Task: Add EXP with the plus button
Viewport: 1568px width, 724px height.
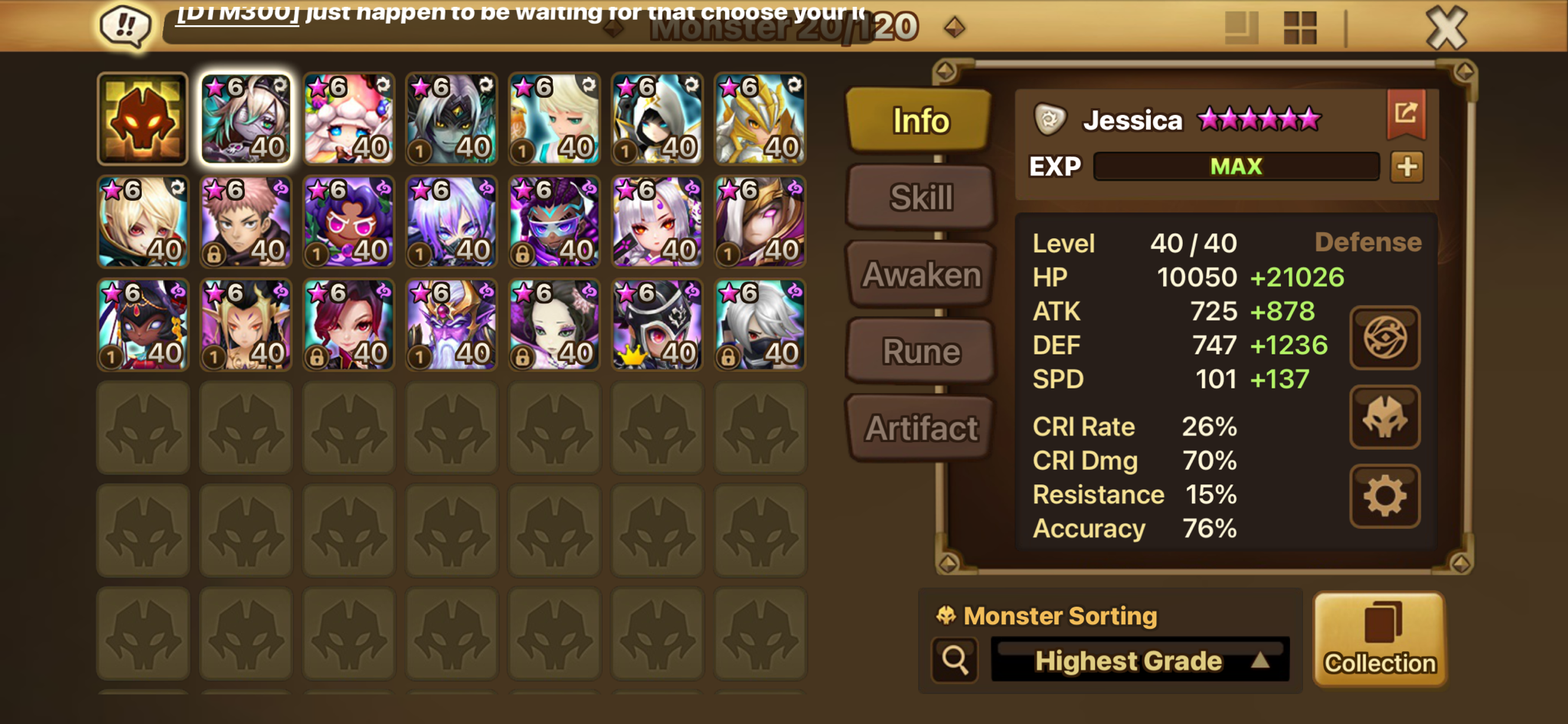Action: (1407, 166)
